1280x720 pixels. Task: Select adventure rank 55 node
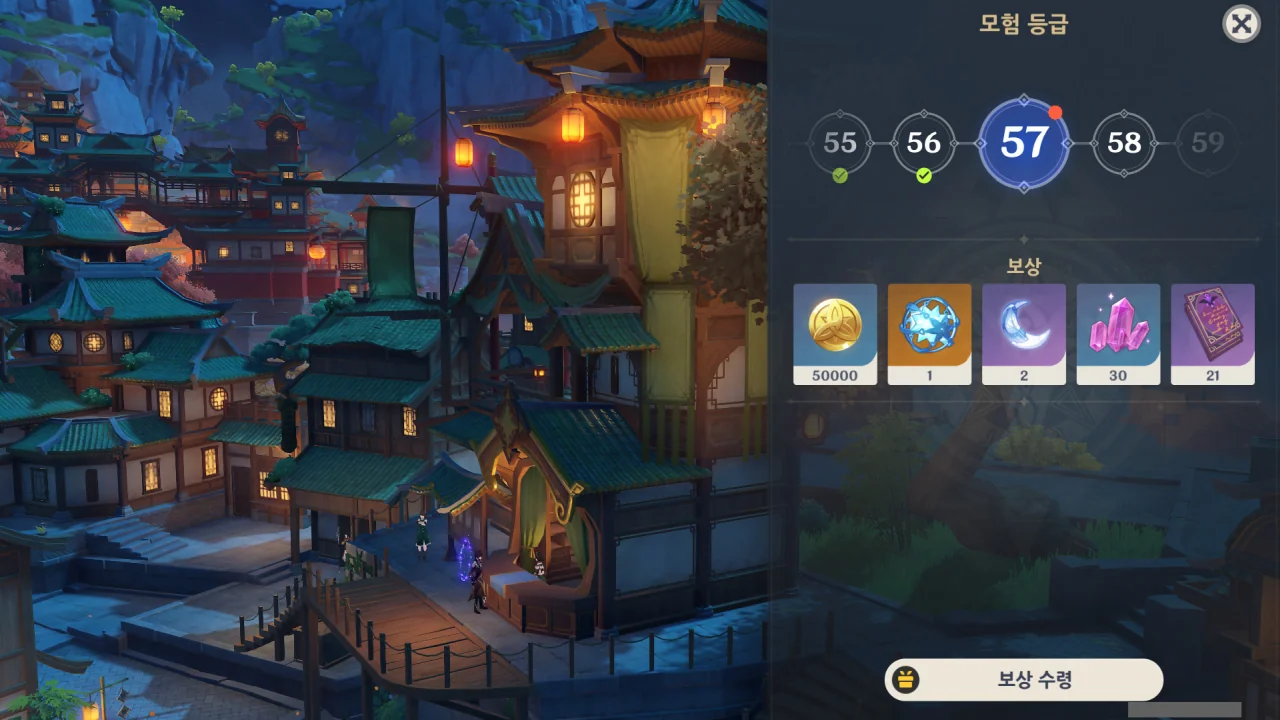840,143
